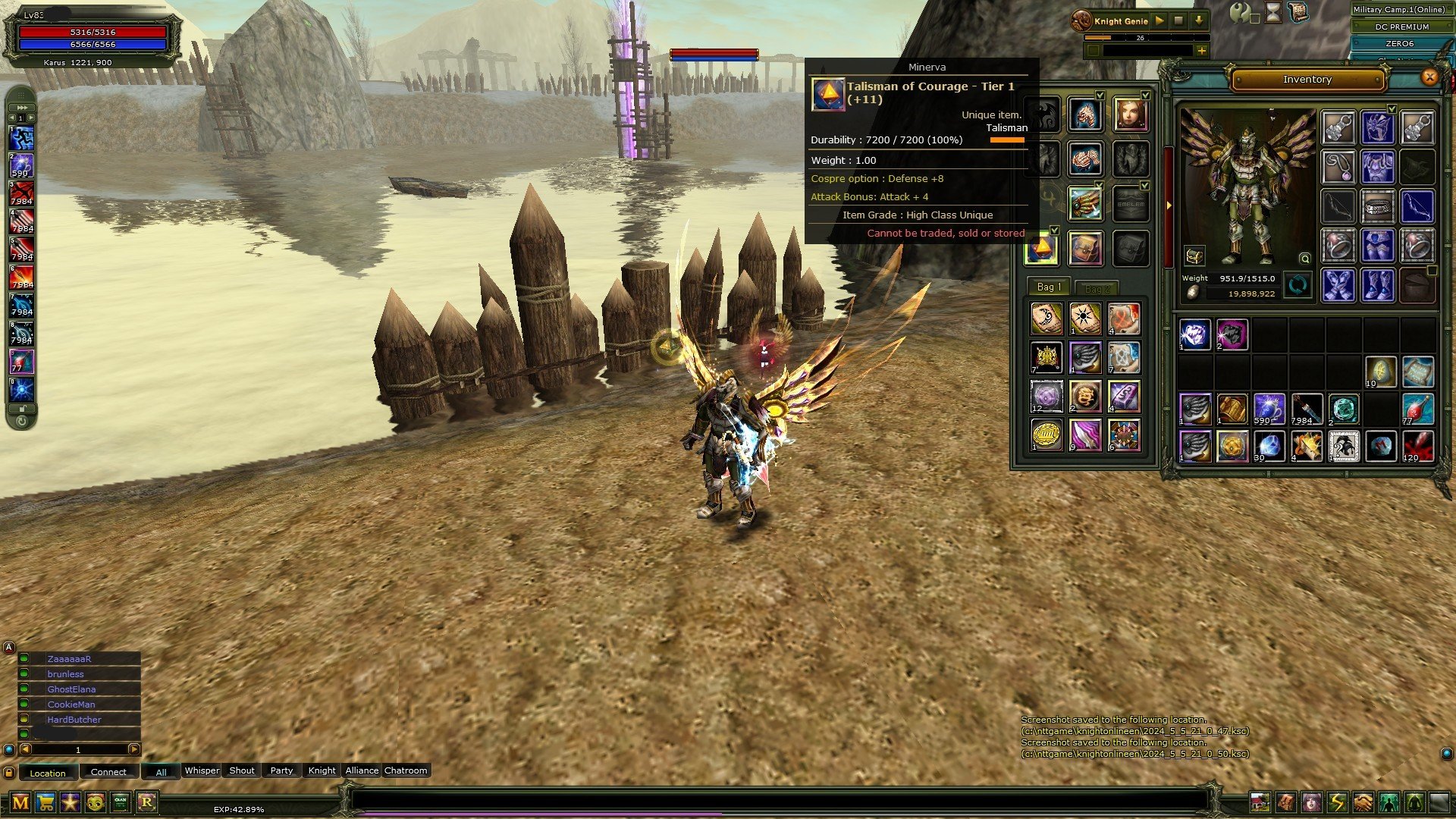Viewport: 1456px width, 819px height.
Task: Open the quest scroll icon at top right
Action: point(1298,13)
